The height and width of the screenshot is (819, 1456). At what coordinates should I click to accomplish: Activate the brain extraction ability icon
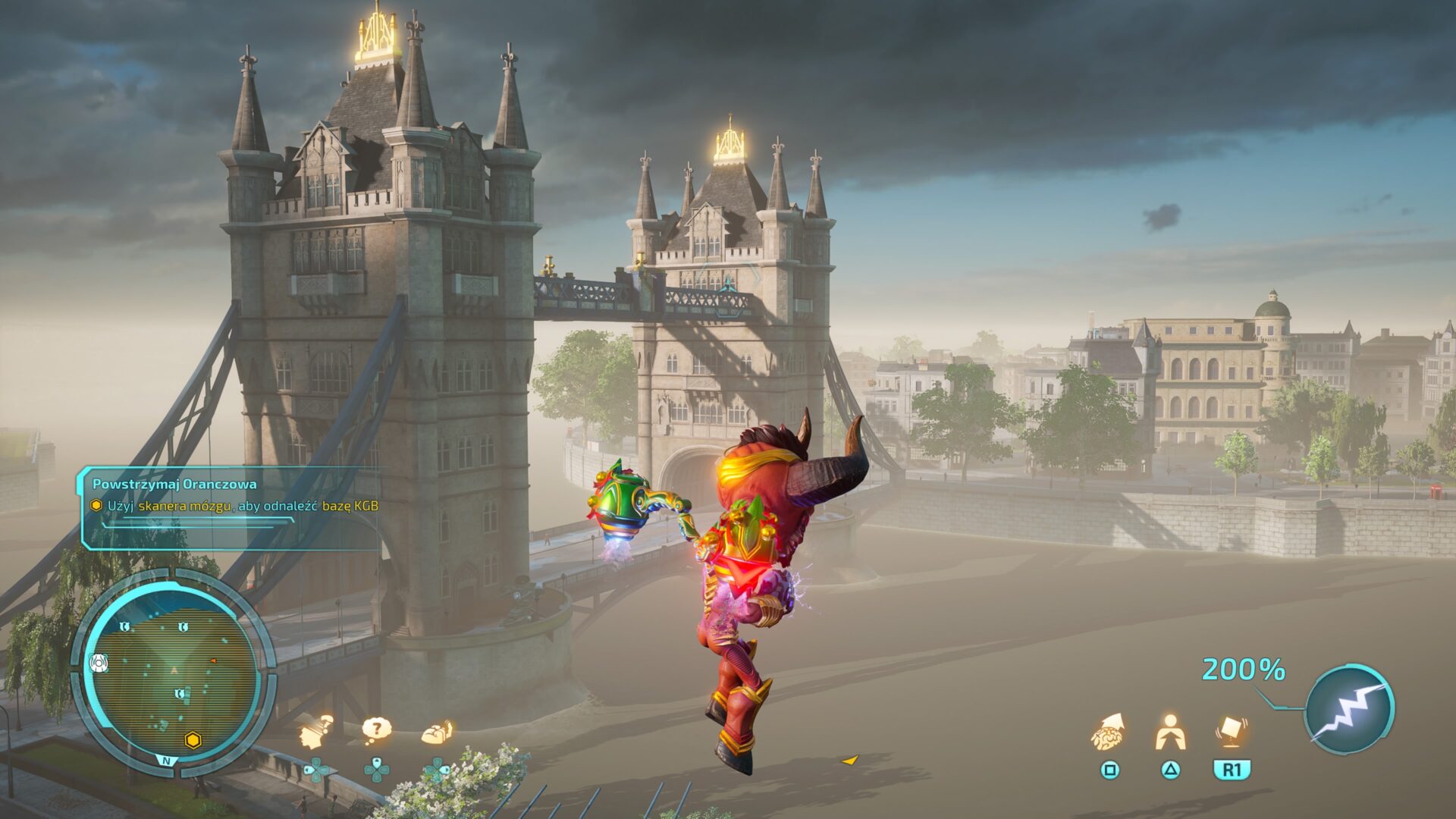tap(1108, 733)
